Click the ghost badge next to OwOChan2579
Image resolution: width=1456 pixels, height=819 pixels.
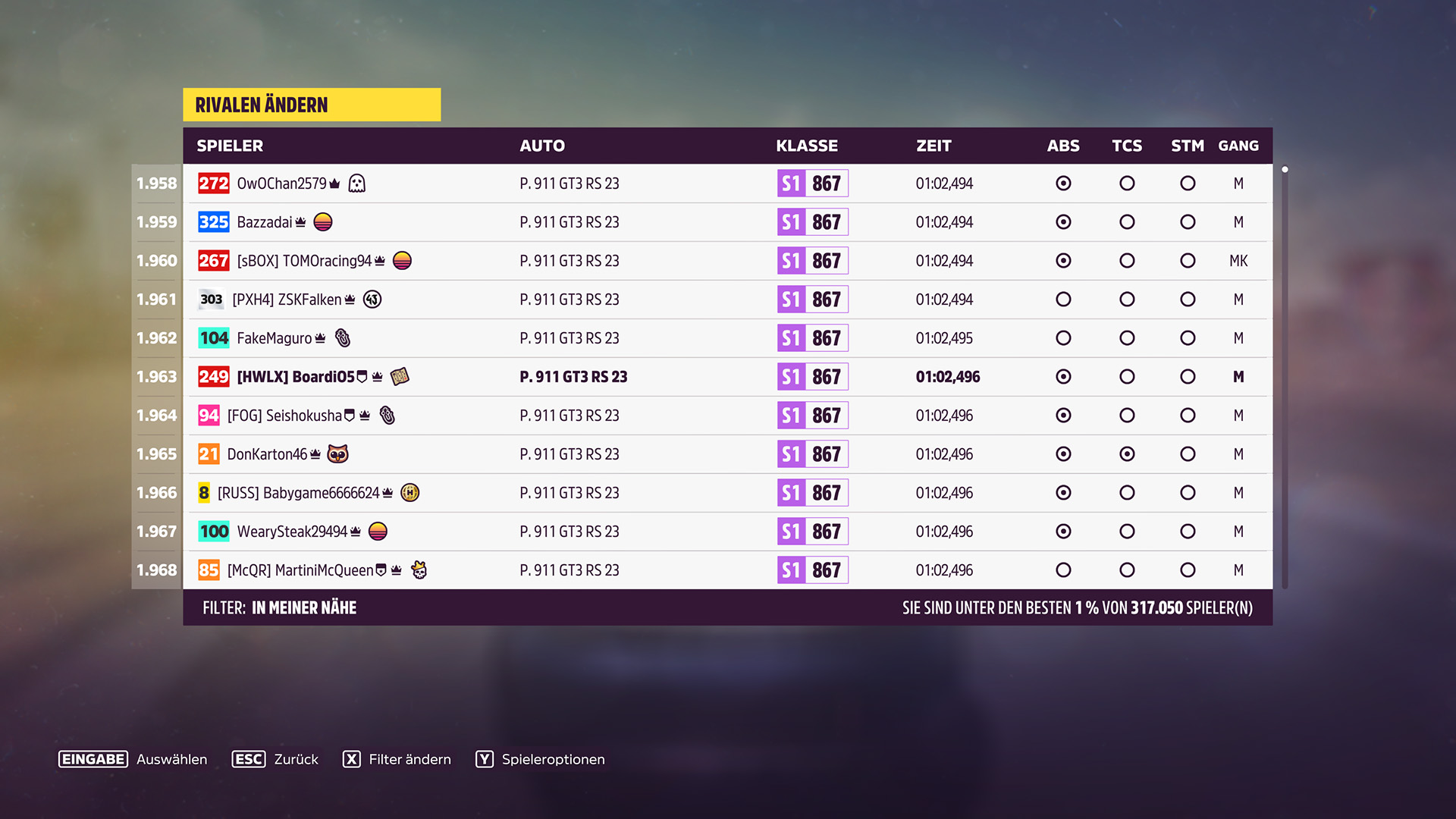click(x=356, y=183)
